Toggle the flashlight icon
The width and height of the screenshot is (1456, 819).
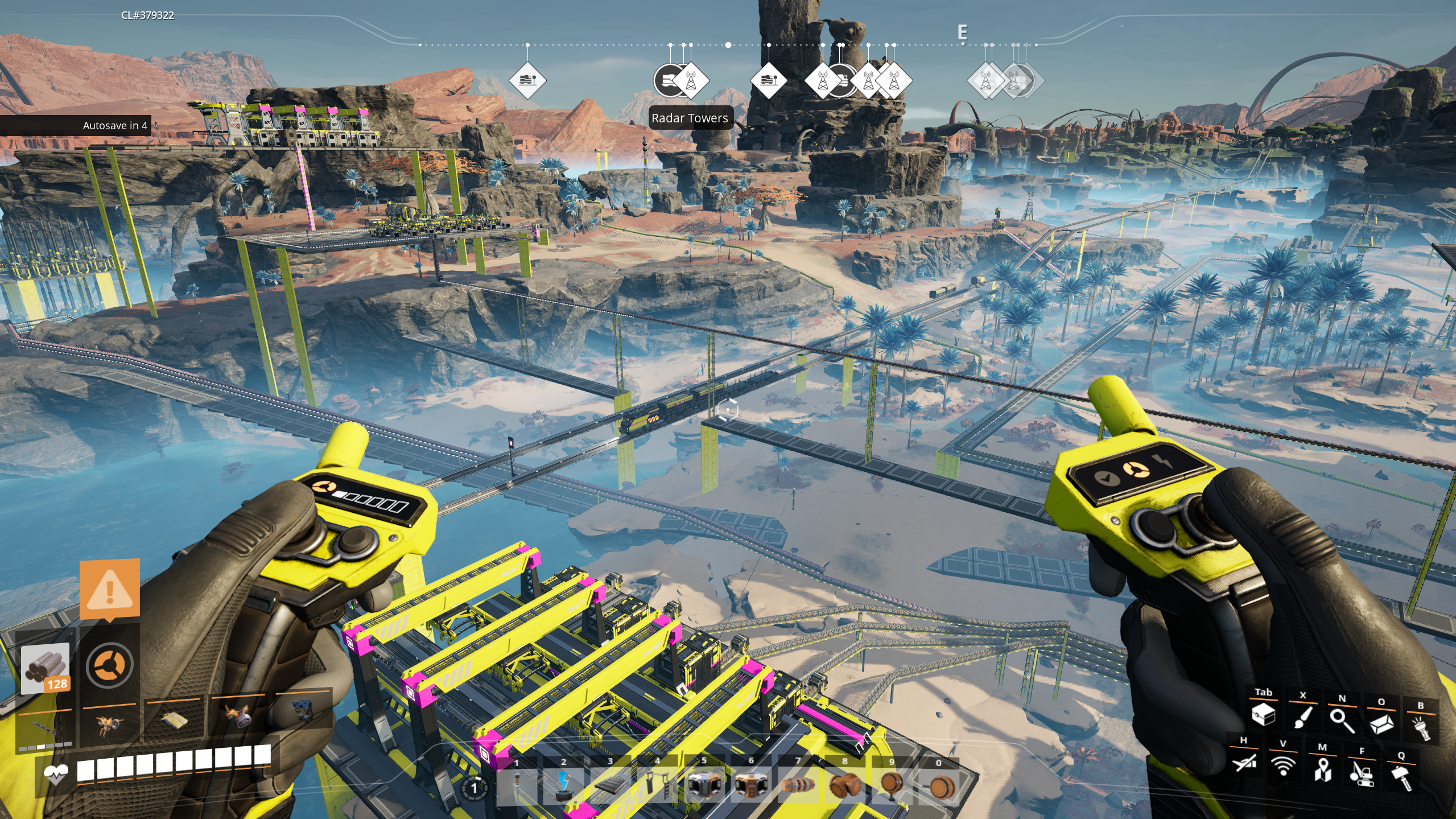[x=1421, y=727]
